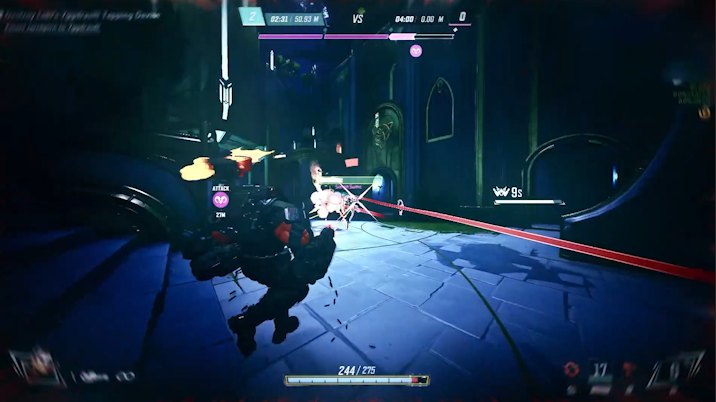Image resolution: width=716 pixels, height=402 pixels.
Task: Click the pink objective marker below the progress bar
Action: pyautogui.click(x=416, y=50)
